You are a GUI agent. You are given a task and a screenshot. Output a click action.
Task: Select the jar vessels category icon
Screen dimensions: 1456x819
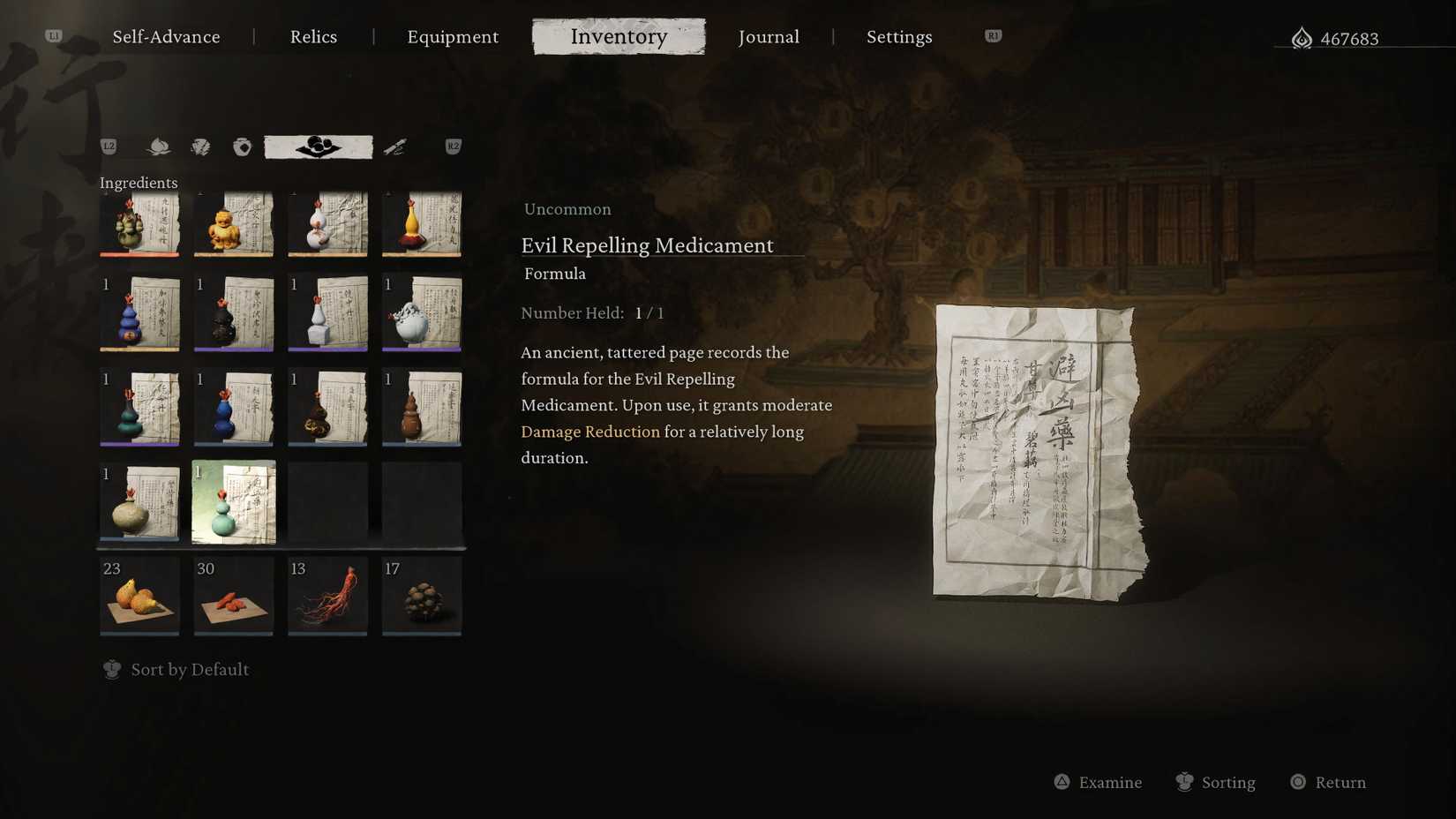243,147
